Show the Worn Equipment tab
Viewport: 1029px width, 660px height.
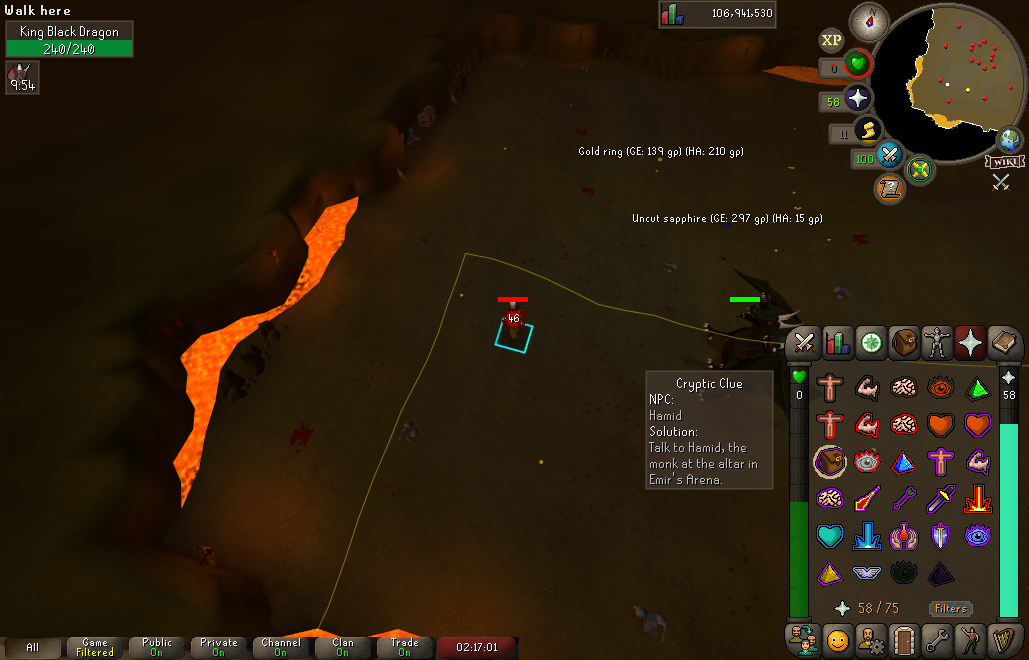937,343
